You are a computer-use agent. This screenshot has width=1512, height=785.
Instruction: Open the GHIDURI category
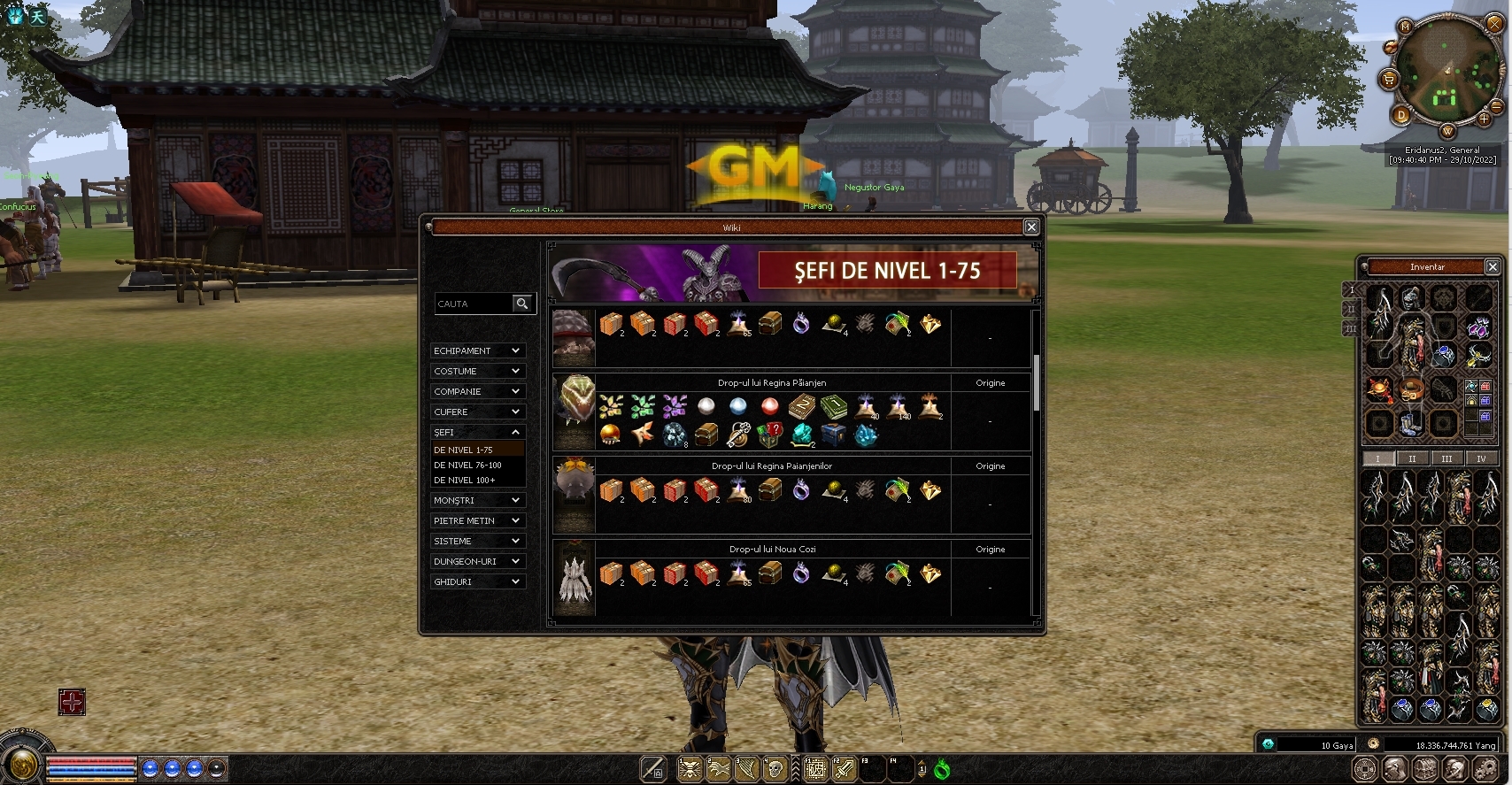click(477, 581)
